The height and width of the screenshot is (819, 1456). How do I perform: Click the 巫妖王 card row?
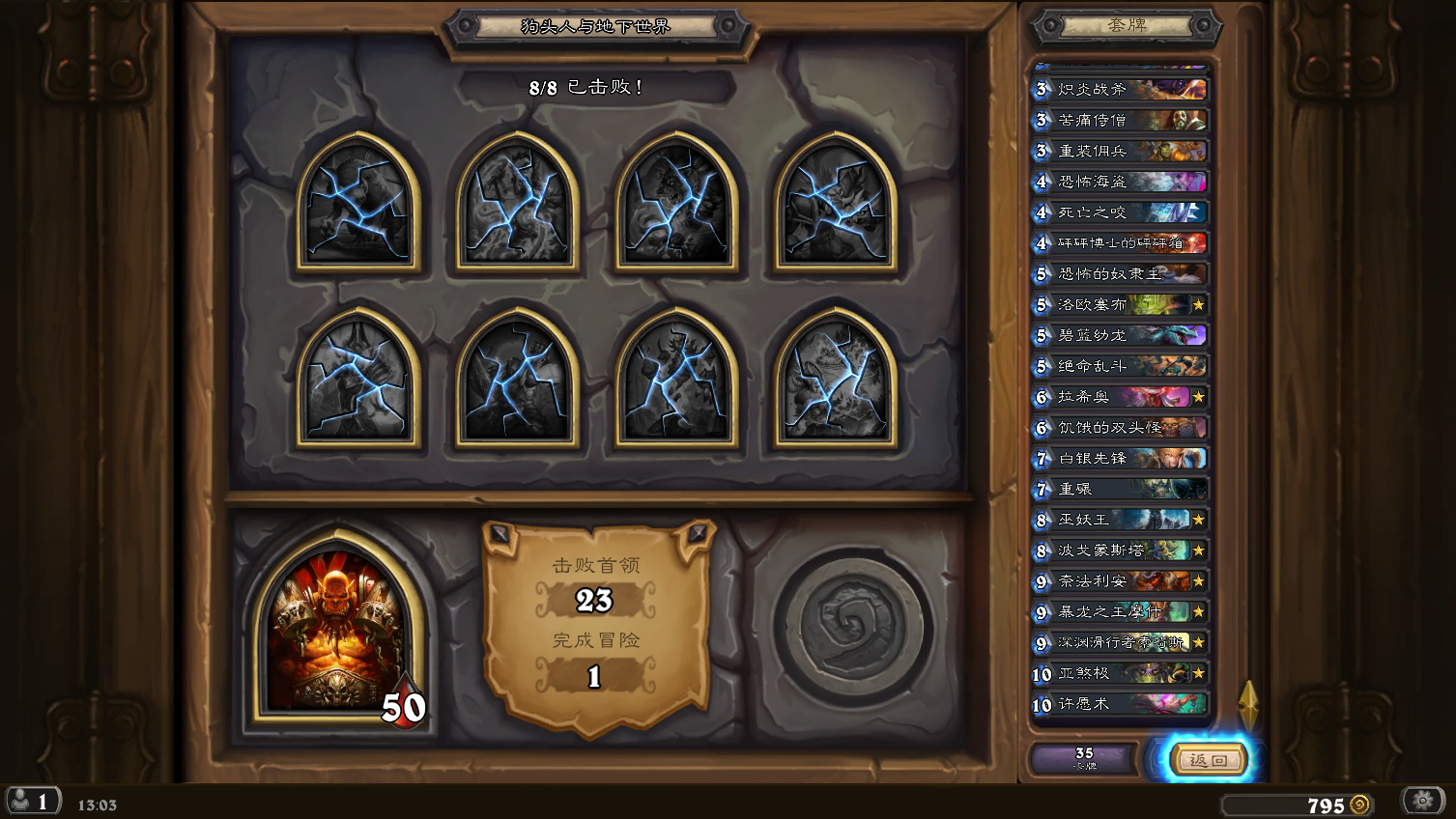(x=1121, y=521)
